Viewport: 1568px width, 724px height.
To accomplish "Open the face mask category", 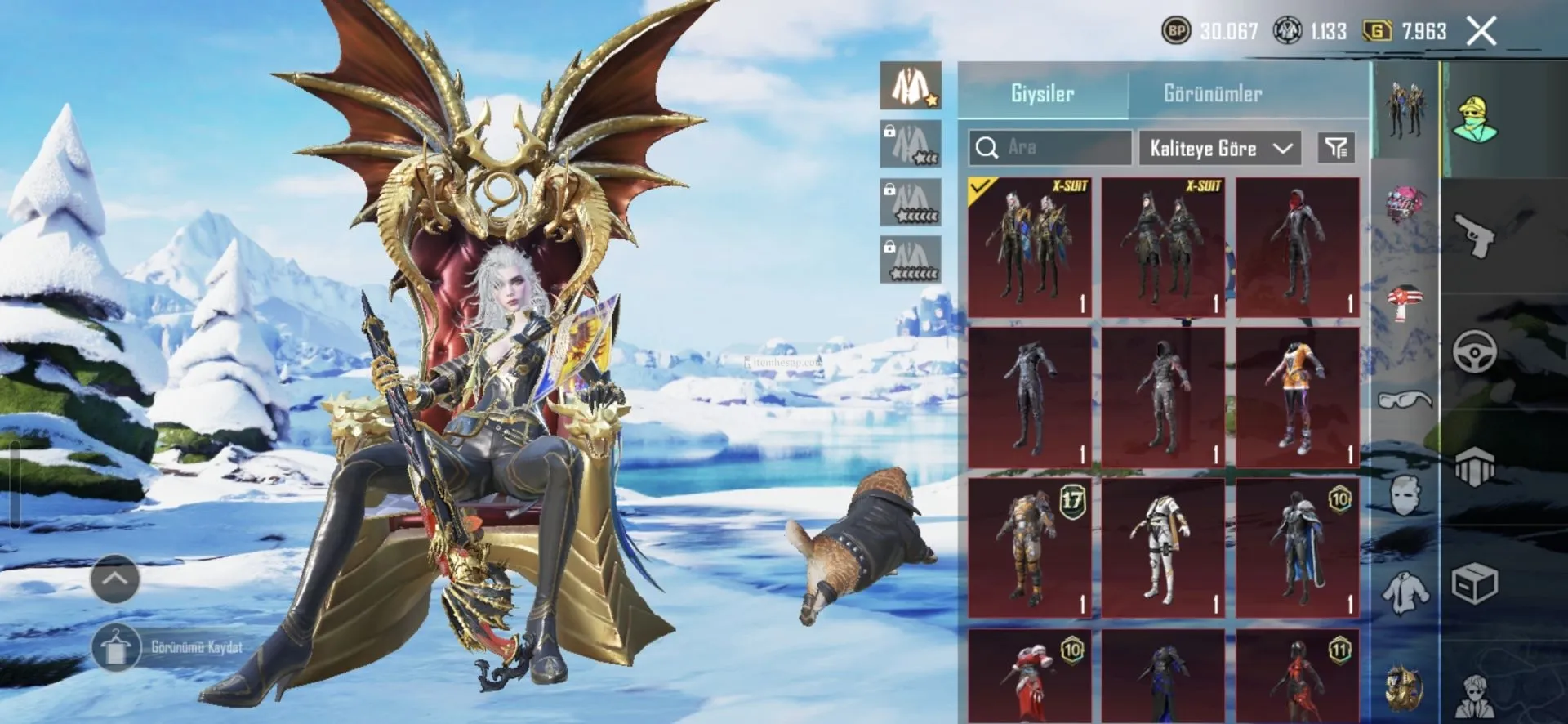I will (x=1405, y=495).
